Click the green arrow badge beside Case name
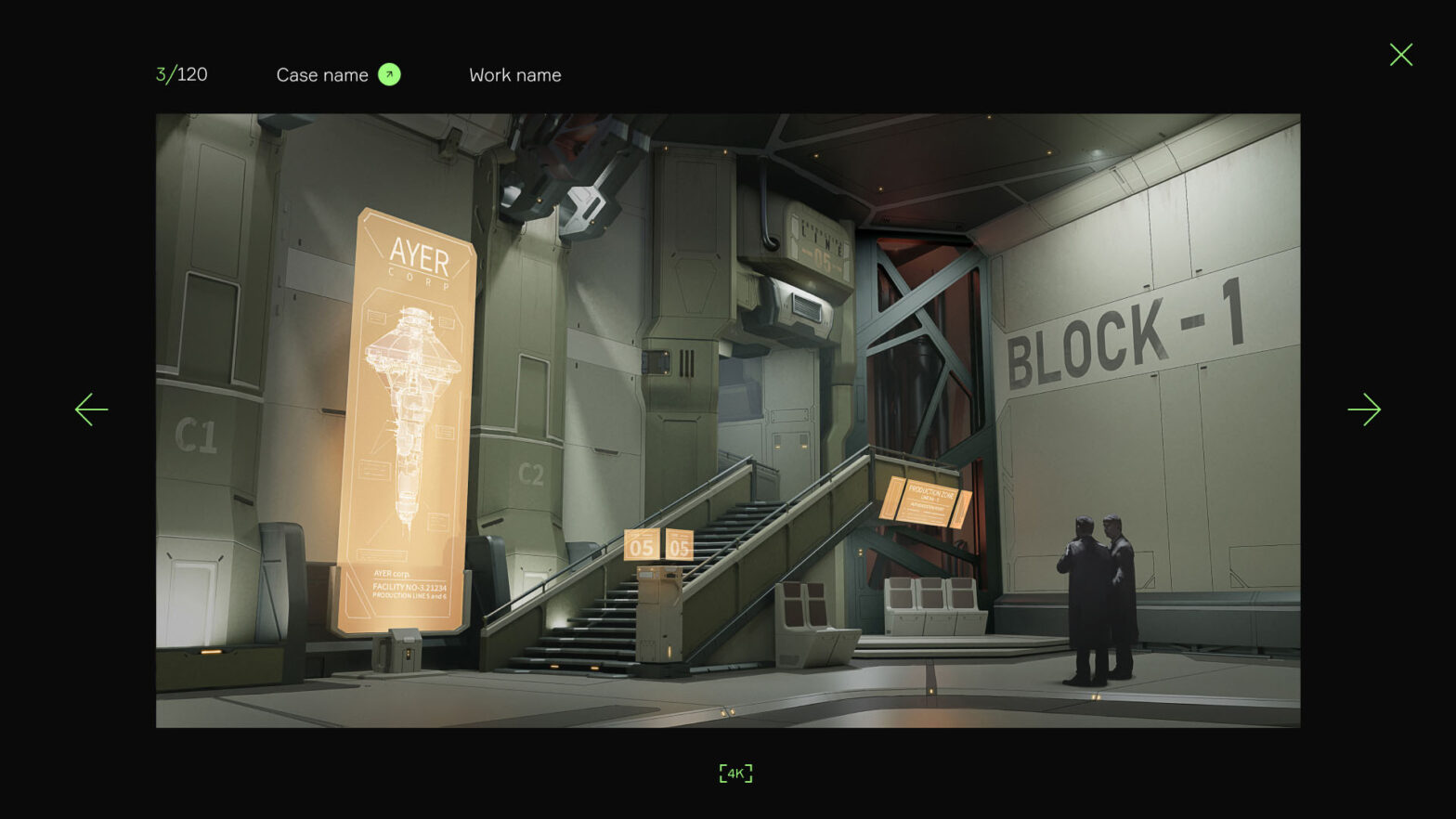 (x=389, y=74)
